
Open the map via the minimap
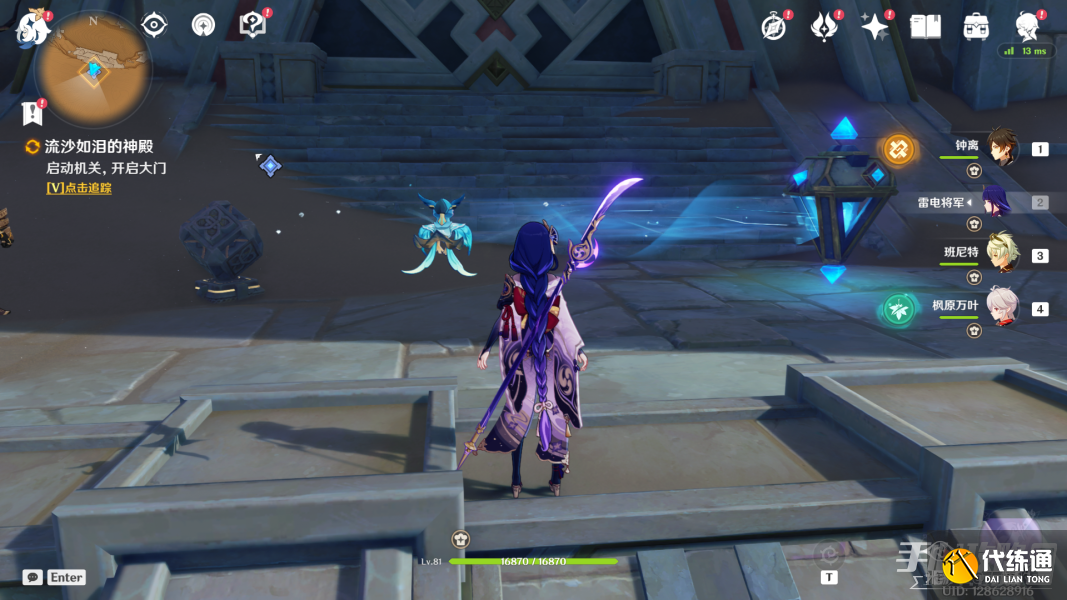92,68
